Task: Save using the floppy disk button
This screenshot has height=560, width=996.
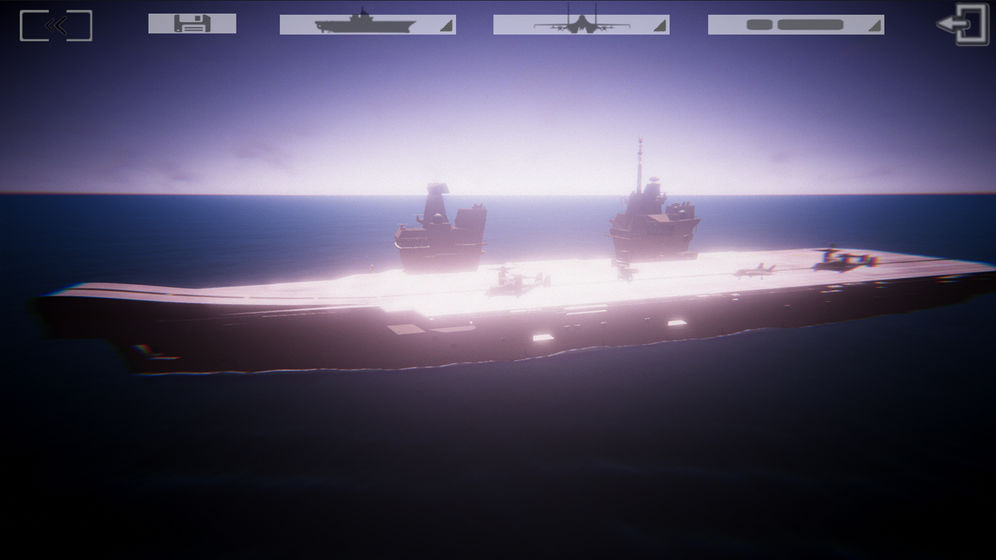Action: pos(192,24)
